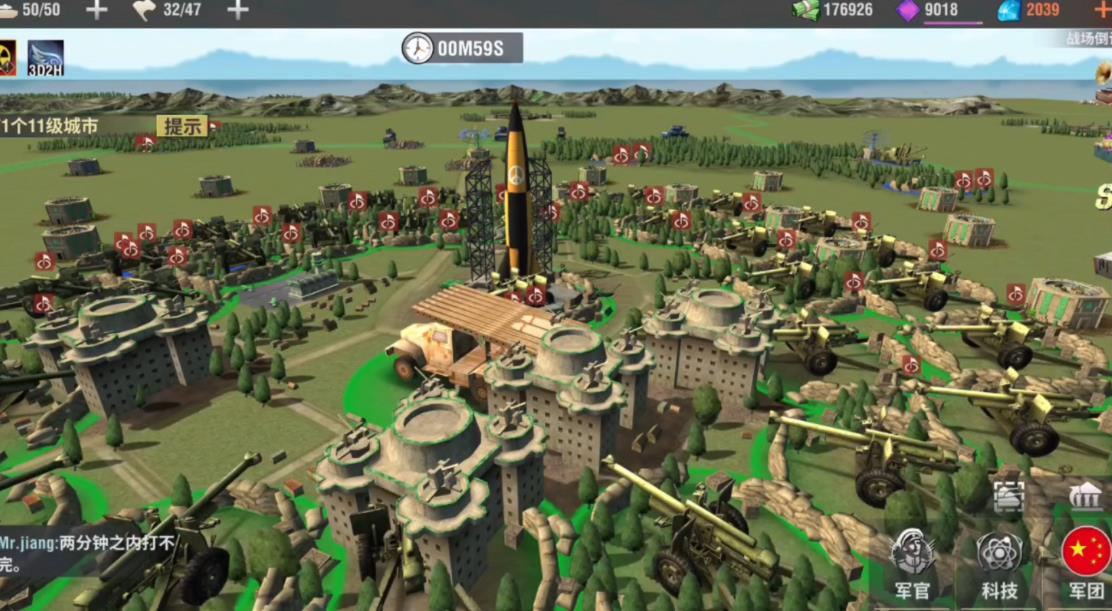Image resolution: width=1112 pixels, height=611 pixels.
Task: Buy more blue diamonds with orange plus
Action: coord(1102,10)
